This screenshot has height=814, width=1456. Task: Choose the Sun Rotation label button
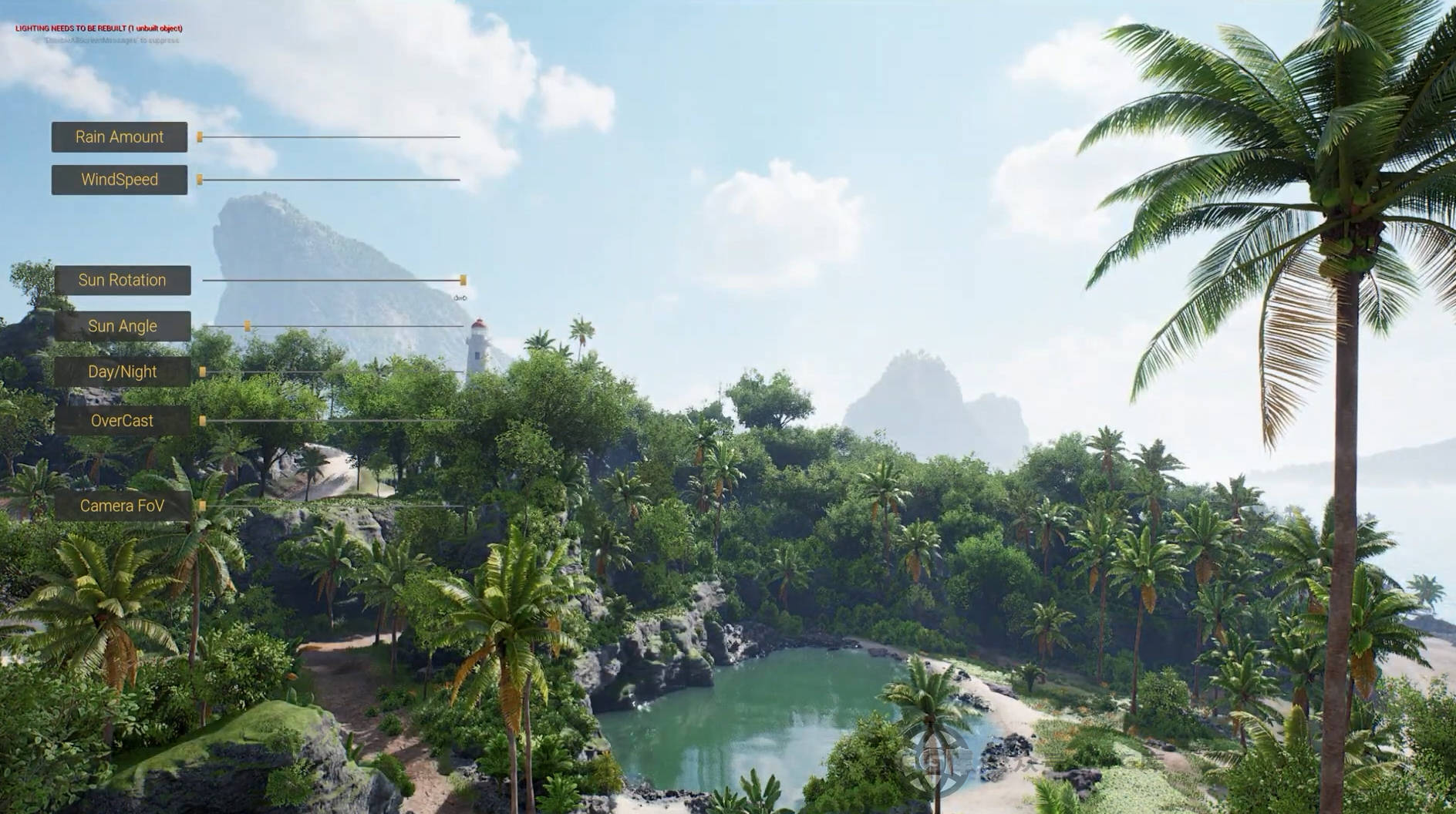coord(122,280)
